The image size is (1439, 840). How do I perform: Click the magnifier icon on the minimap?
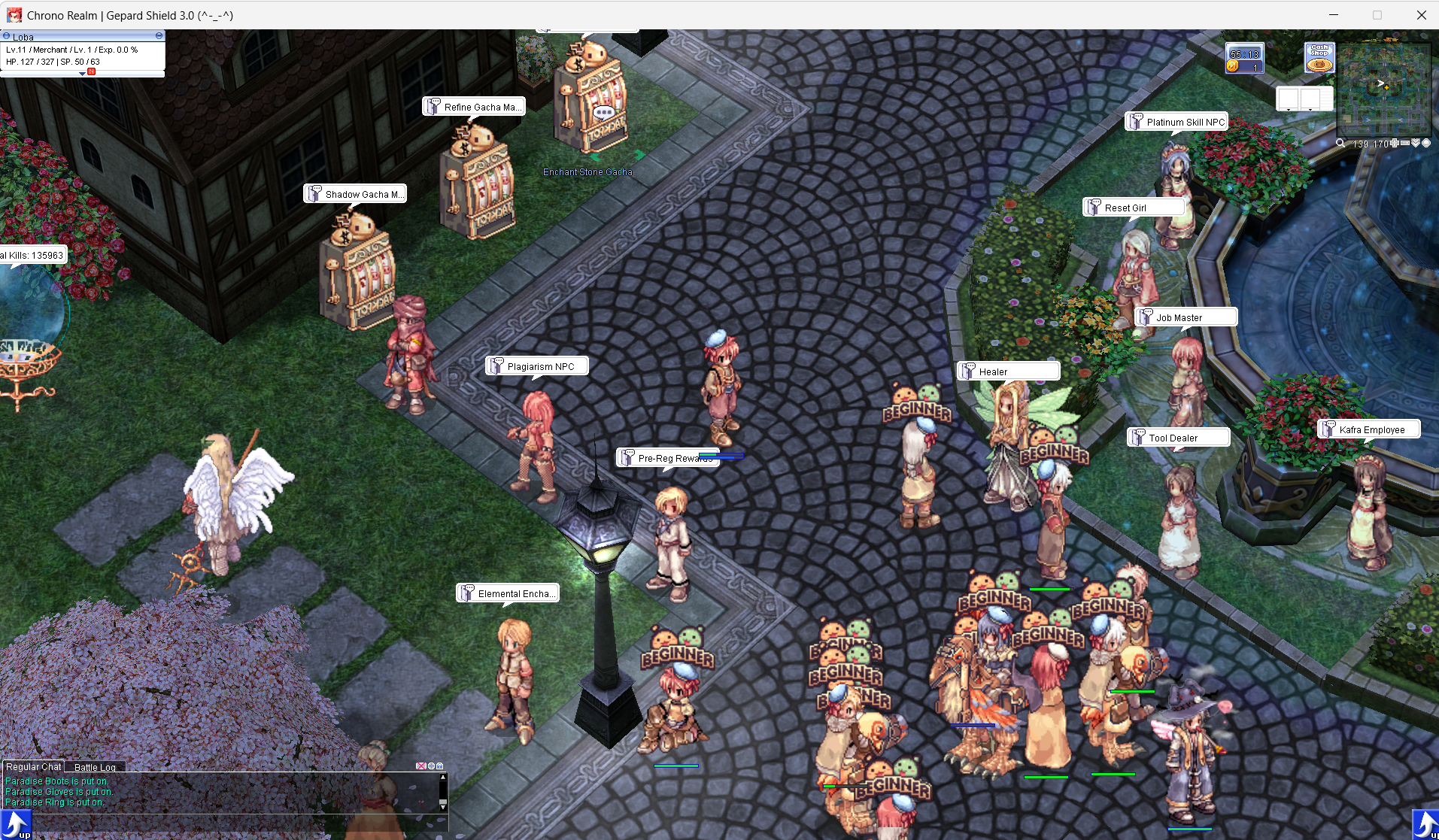point(1341,143)
